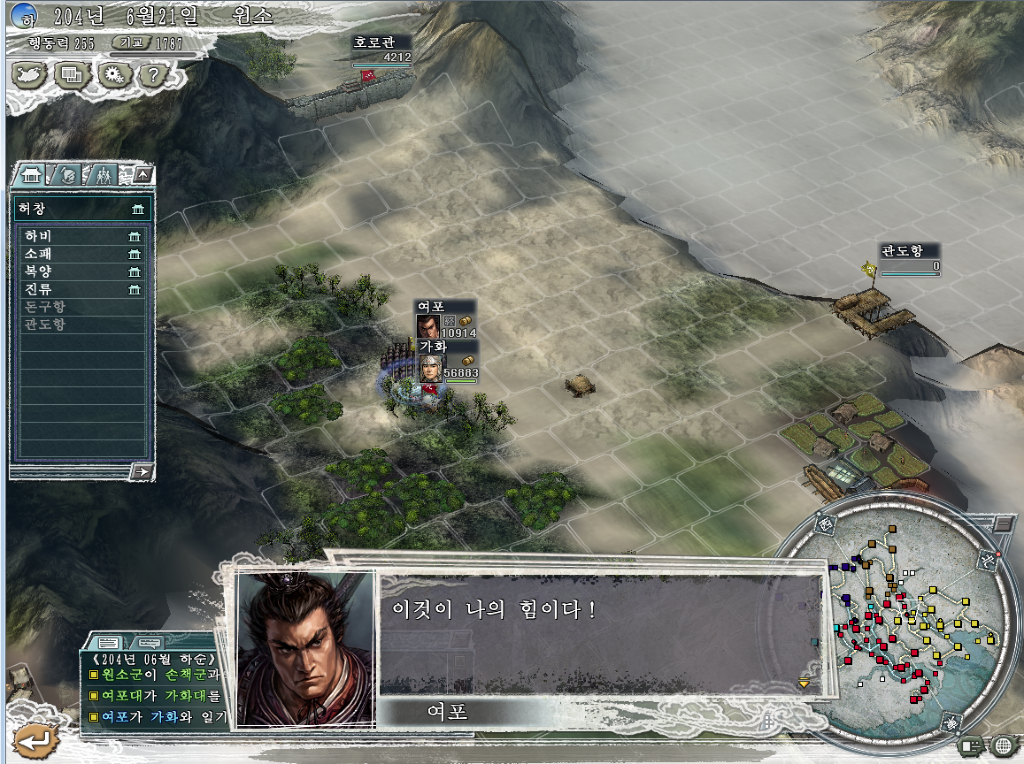The width and height of the screenshot is (1024, 764).
Task: Open the China map icon button
Action: click(x=30, y=74)
